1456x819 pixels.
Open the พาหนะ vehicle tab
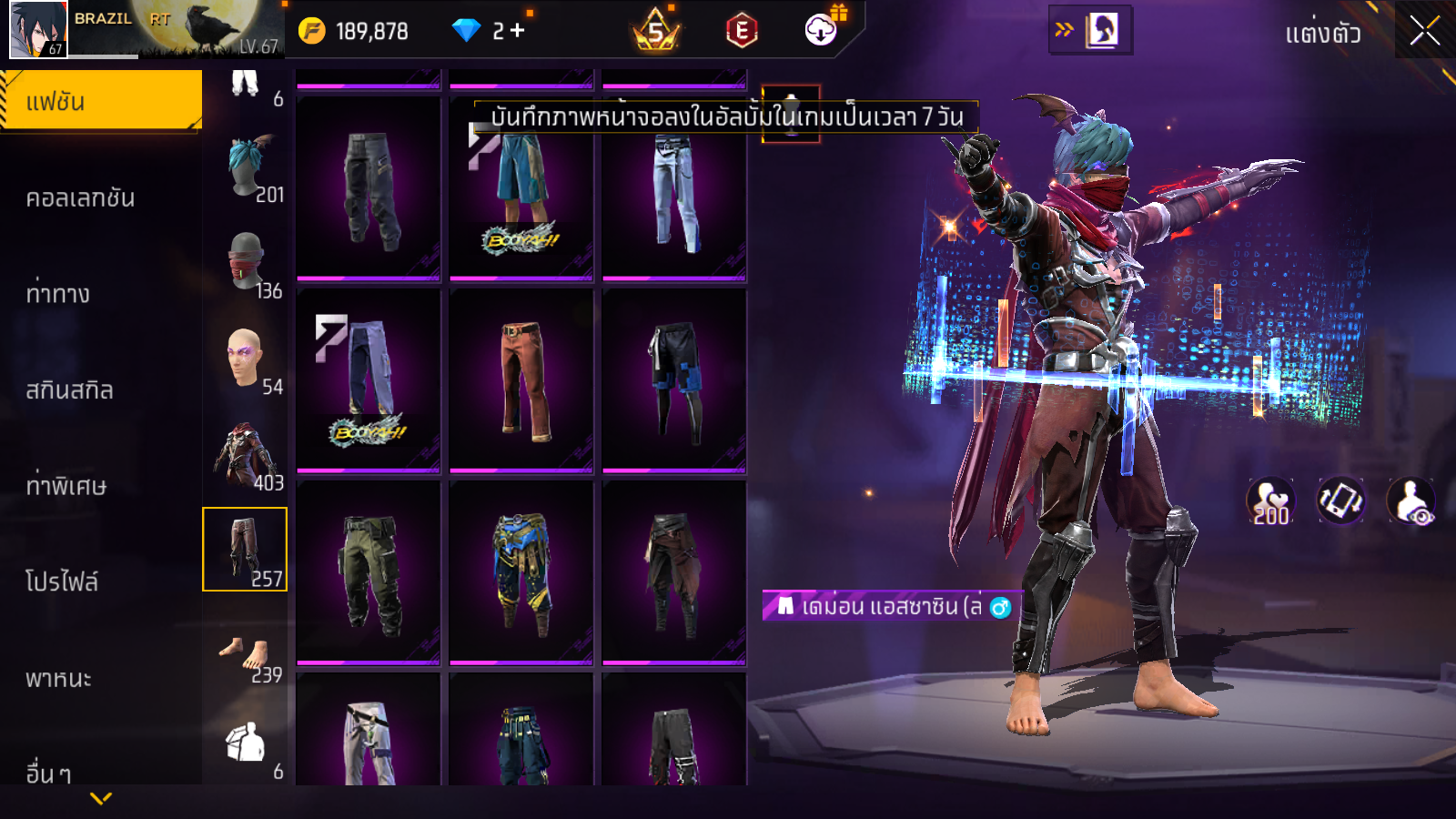(59, 678)
